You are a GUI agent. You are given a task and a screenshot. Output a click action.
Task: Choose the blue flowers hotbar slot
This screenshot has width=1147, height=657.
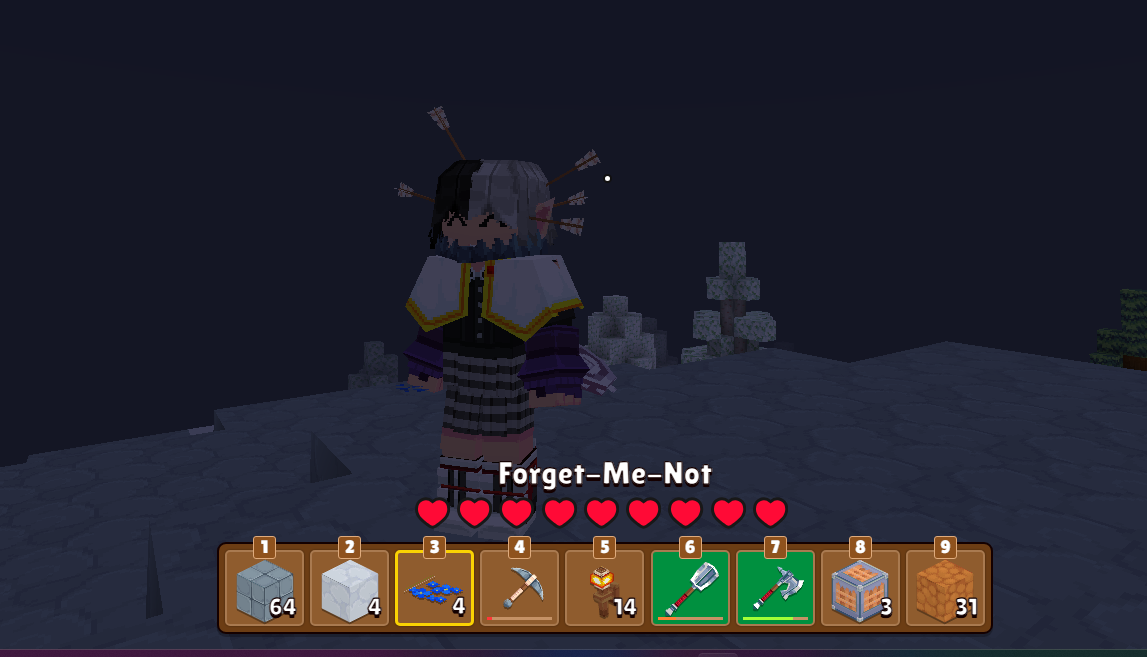pyautogui.click(x=434, y=589)
